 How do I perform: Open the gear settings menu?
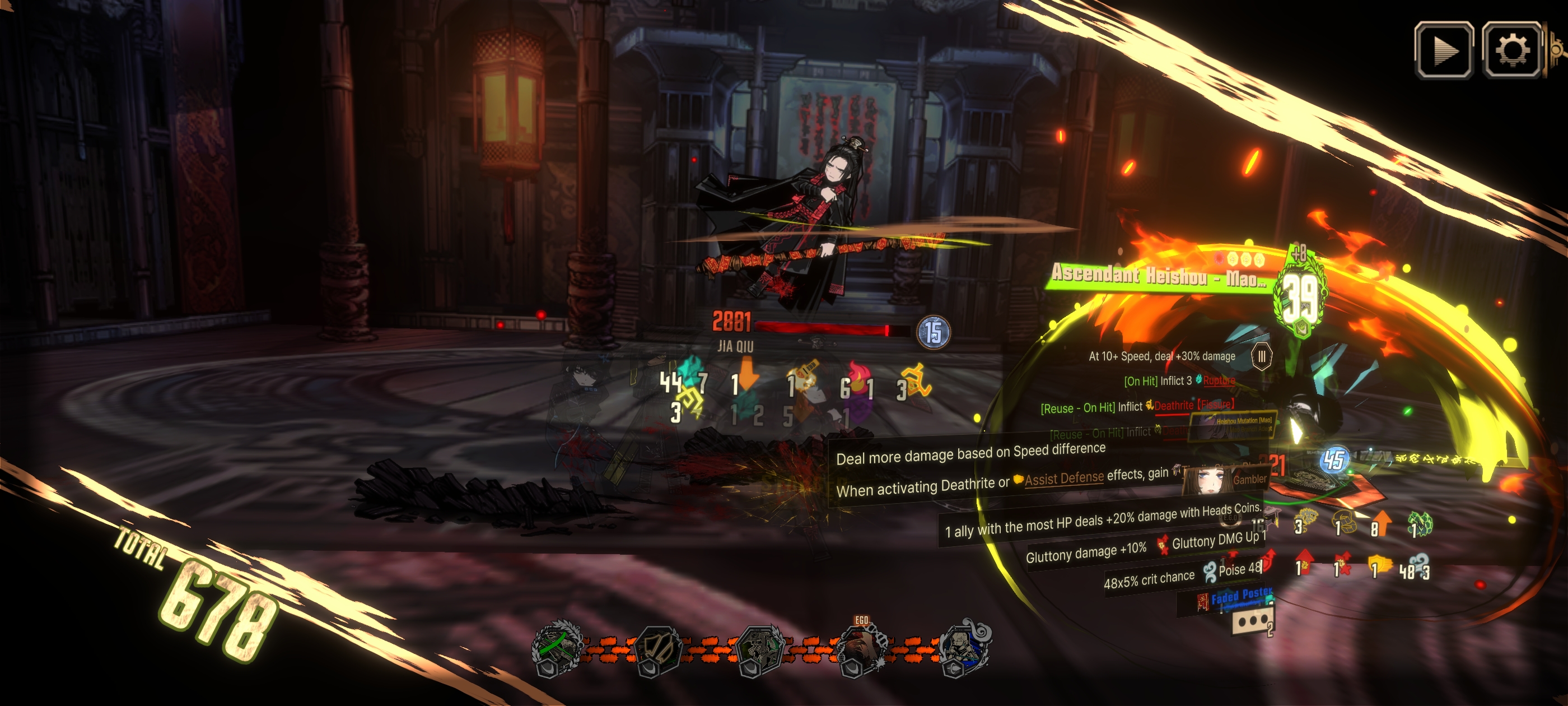(x=1511, y=50)
